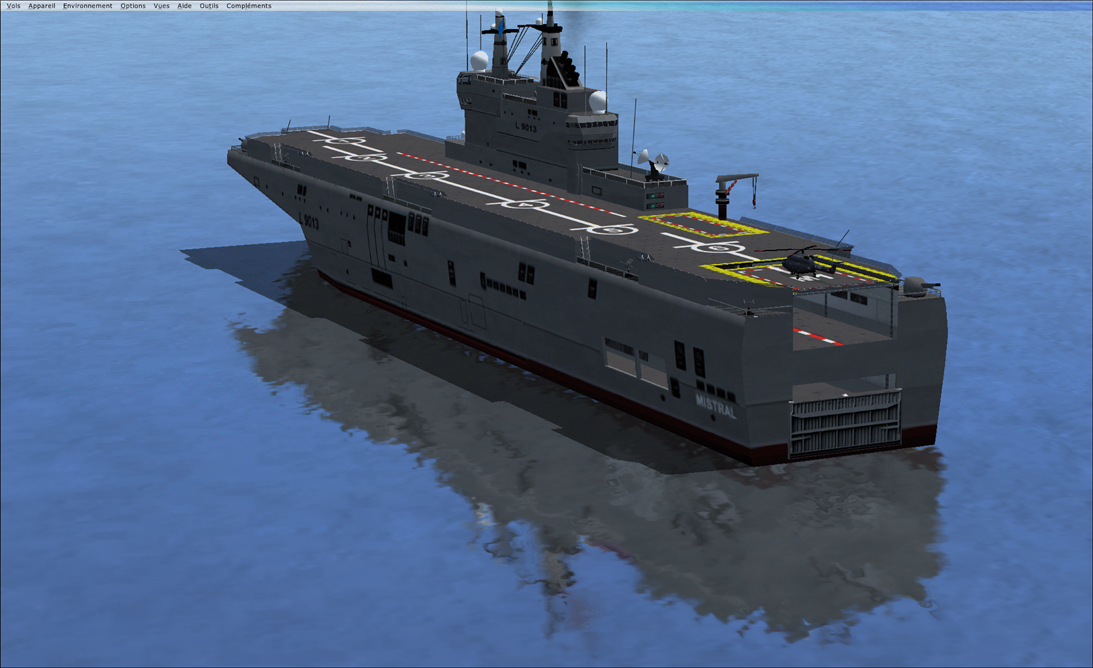Open the Outils menu
The width and height of the screenshot is (1093, 668).
209,6
